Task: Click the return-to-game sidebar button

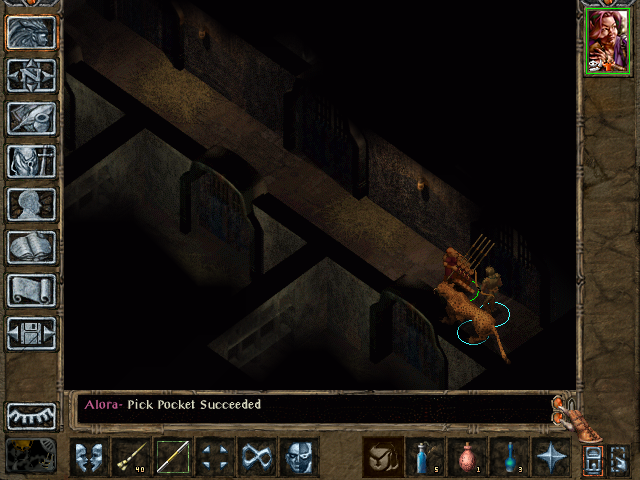Action: pyautogui.click(x=32, y=32)
